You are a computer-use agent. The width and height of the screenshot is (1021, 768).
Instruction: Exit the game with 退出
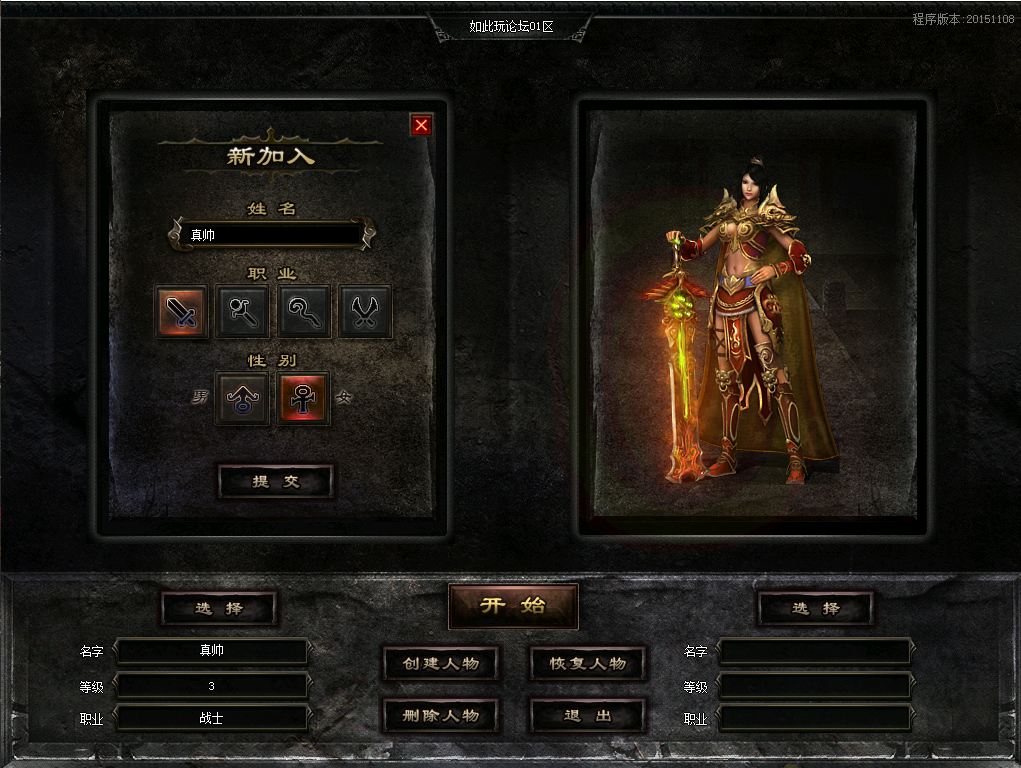587,715
